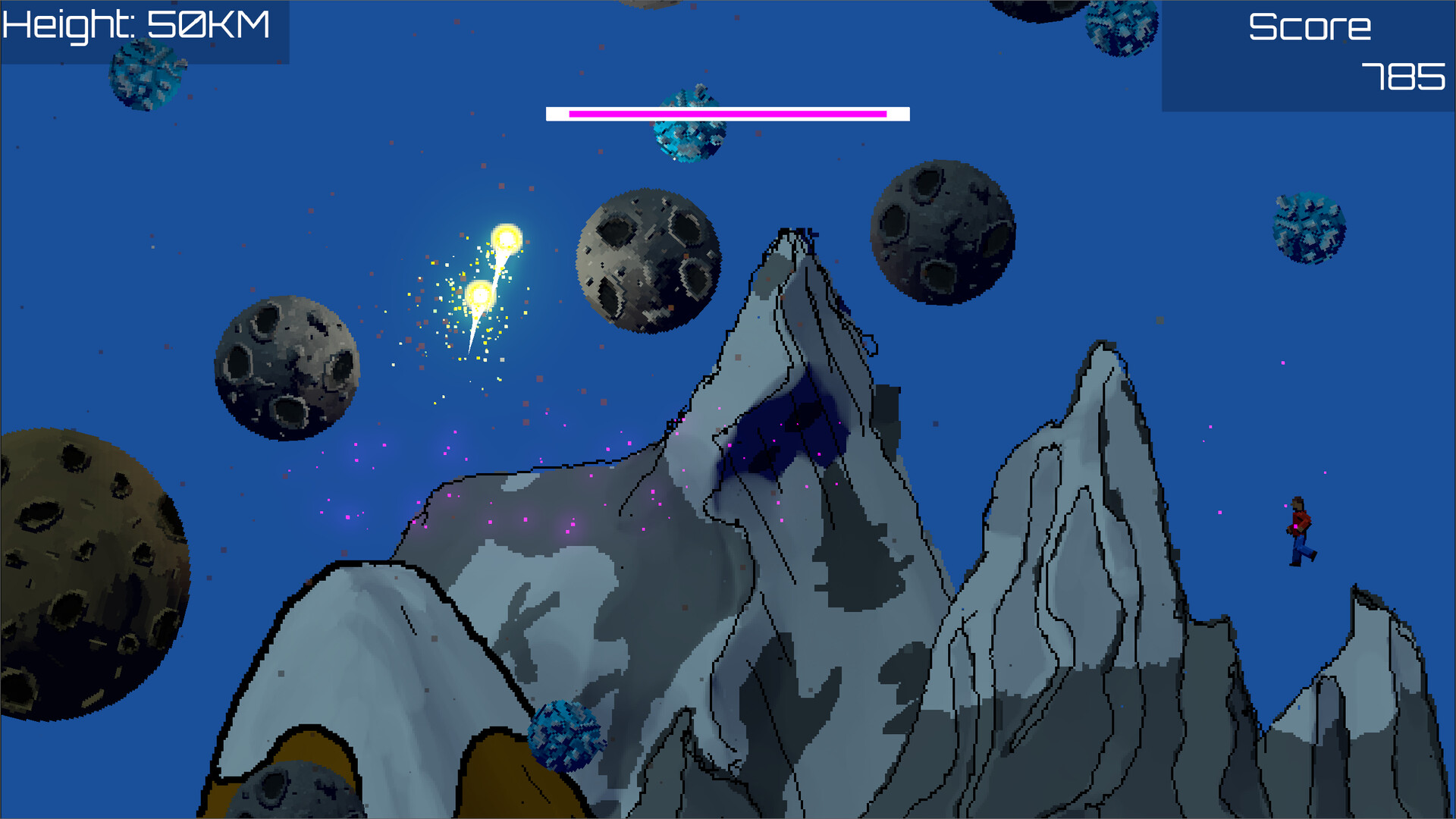
Task: Click the white empty segment of the health bar
Action: 899,114
